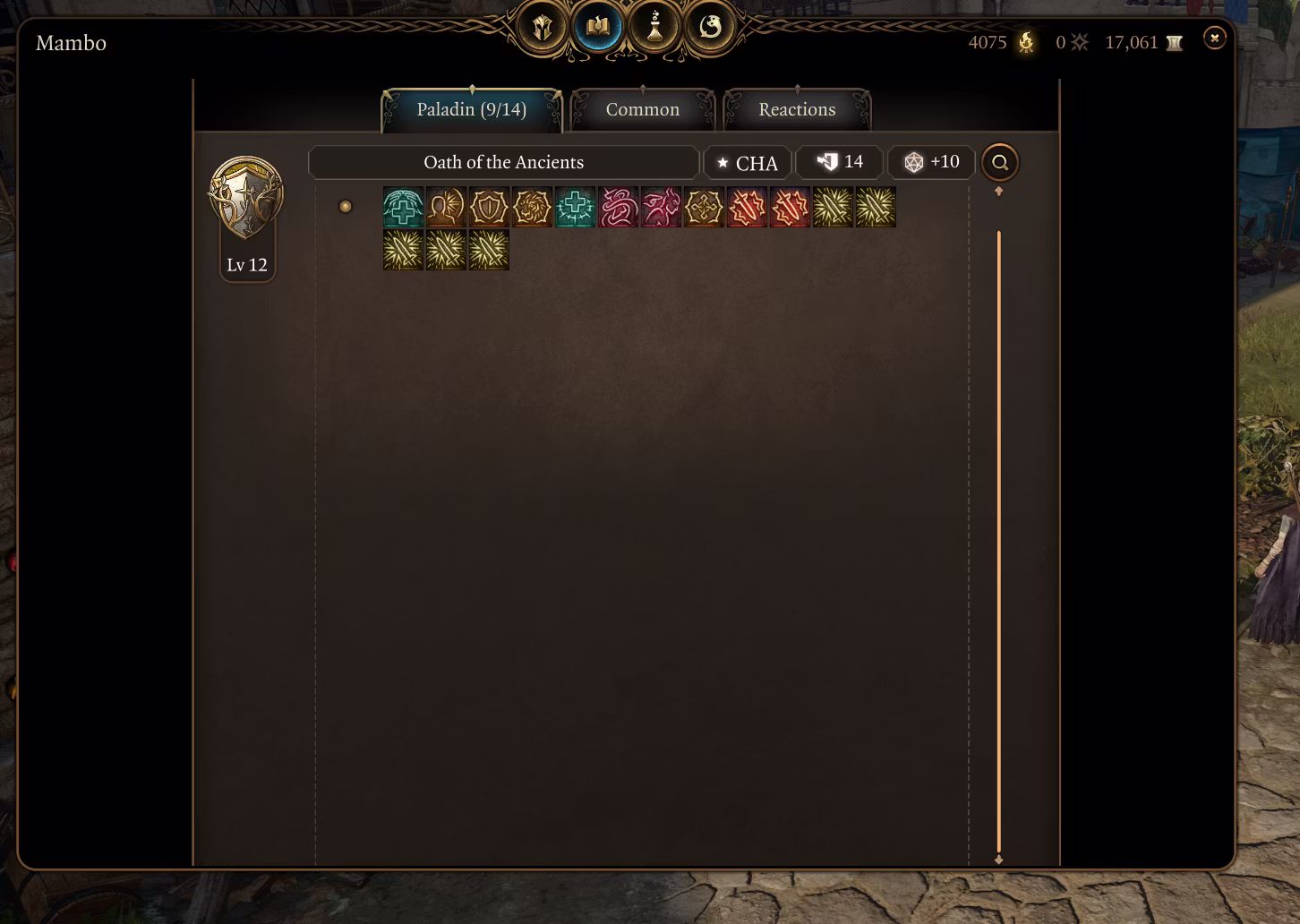Choose the red tangled vines ability
1300x924 pixels.
click(618, 208)
